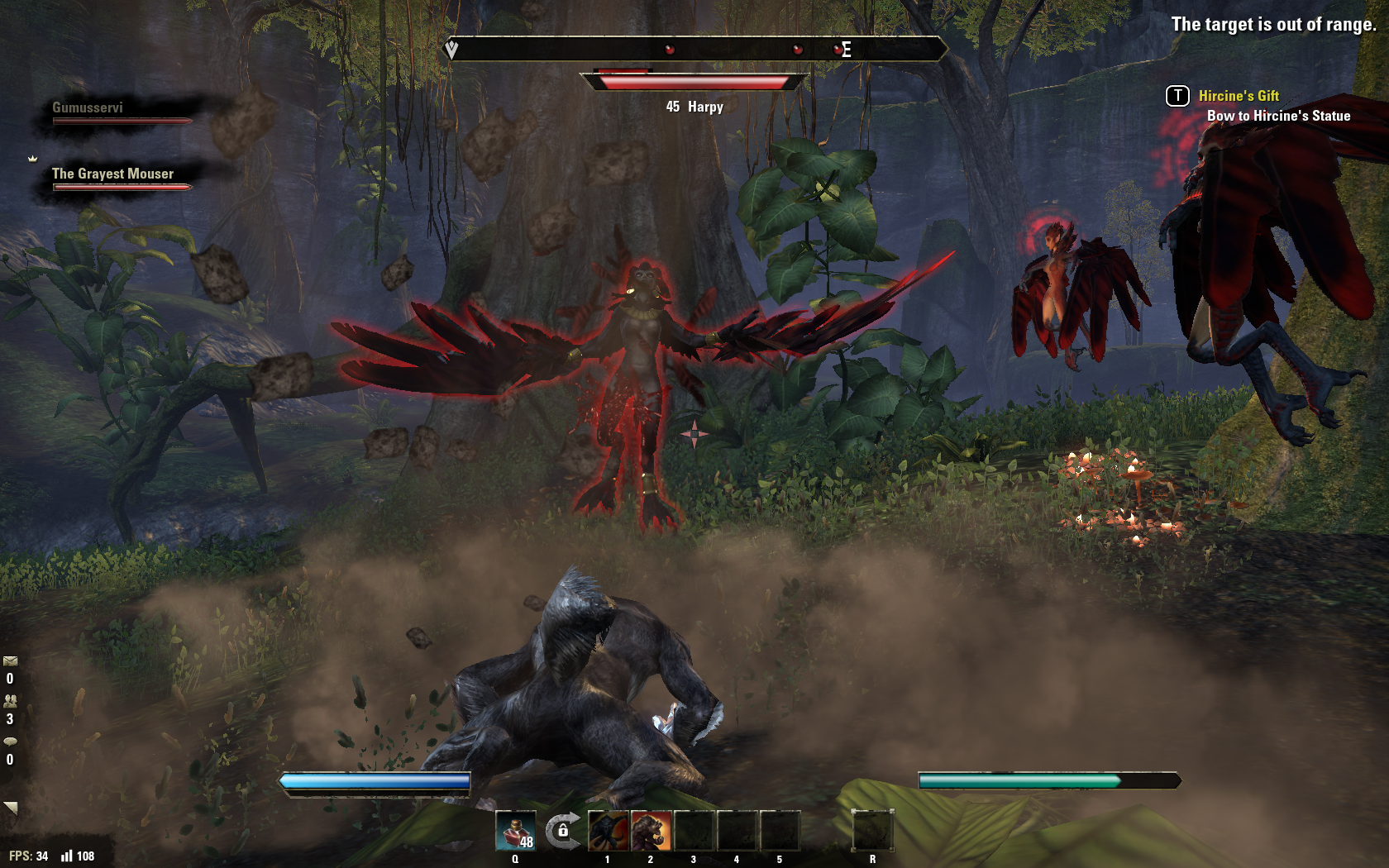This screenshot has width=1389, height=868.
Task: Click the weapon swap lock arrow icon
Action: point(563,830)
